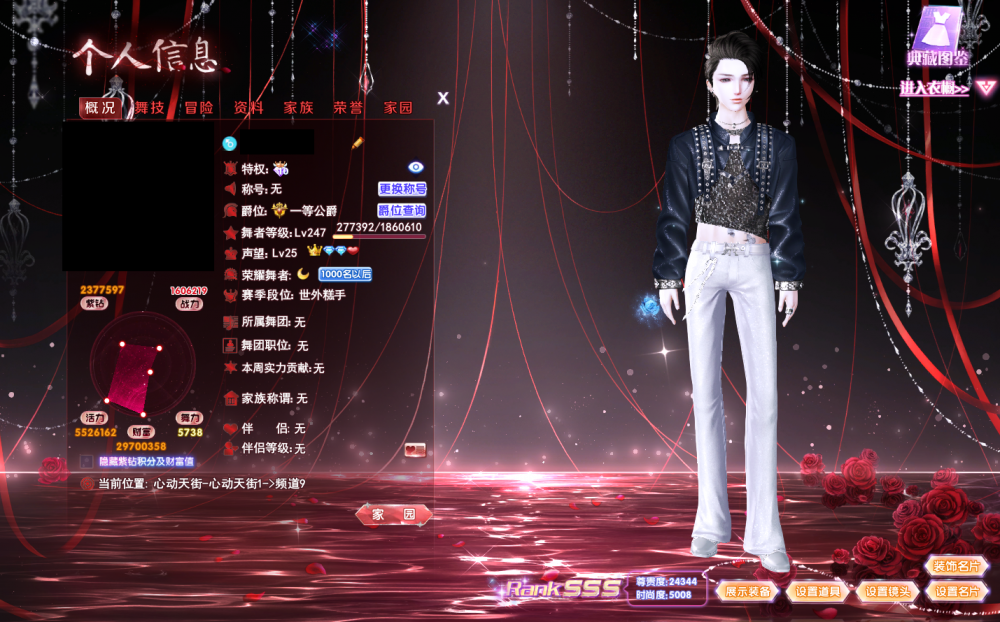Viewport: 1000px width, 622px height.
Task: Close the personal info panel
Action: [443, 98]
